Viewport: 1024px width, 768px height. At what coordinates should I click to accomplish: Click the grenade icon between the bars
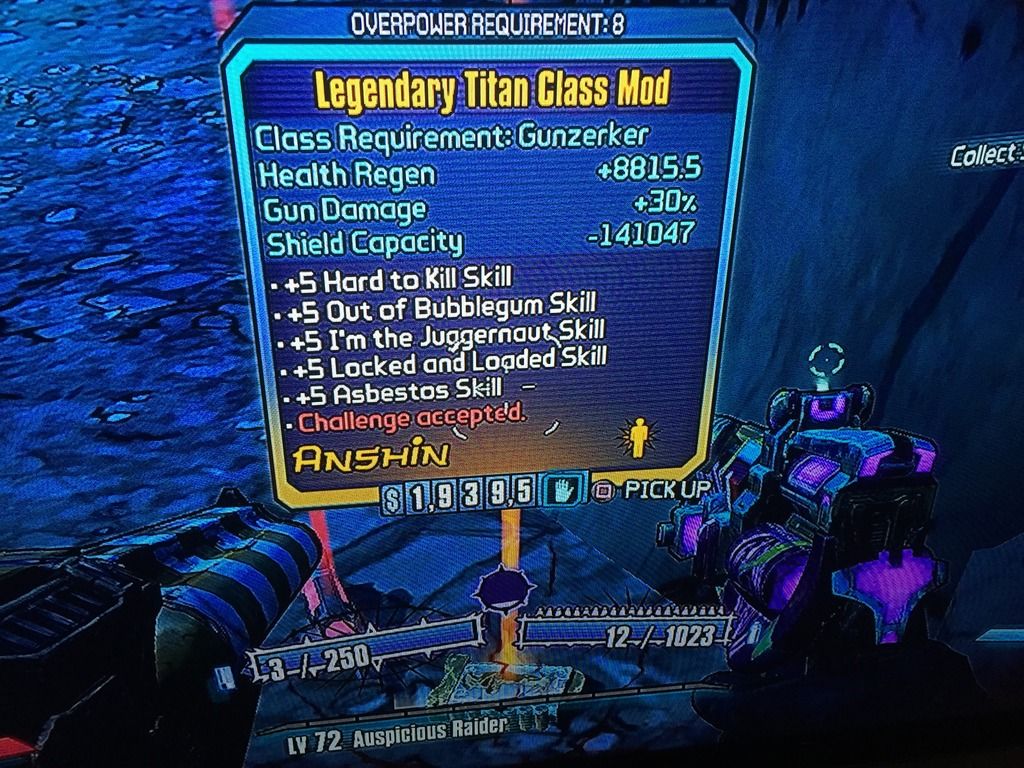(x=498, y=591)
